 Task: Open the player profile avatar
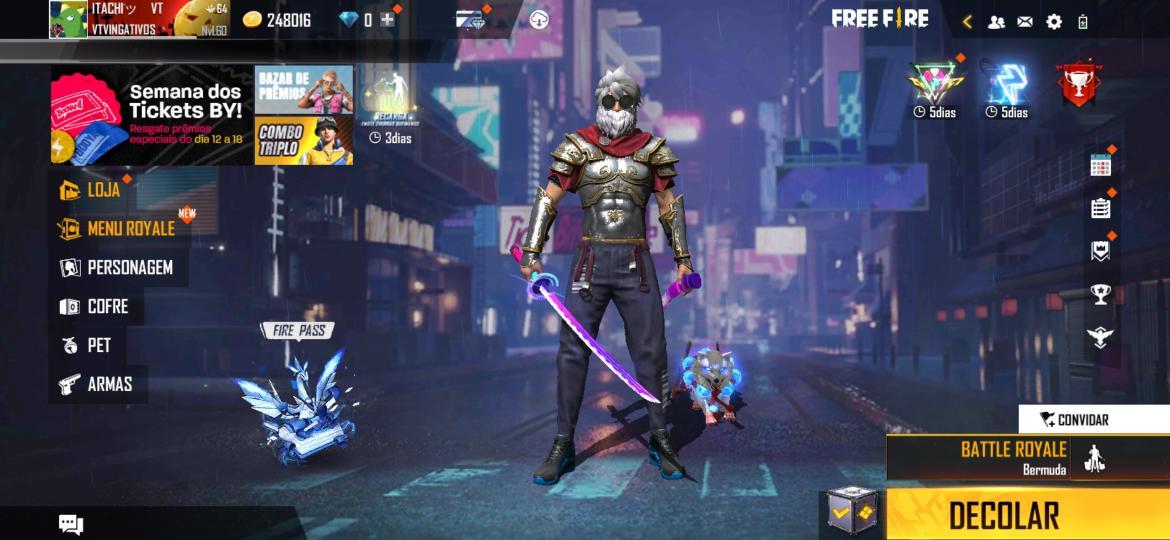[69, 19]
